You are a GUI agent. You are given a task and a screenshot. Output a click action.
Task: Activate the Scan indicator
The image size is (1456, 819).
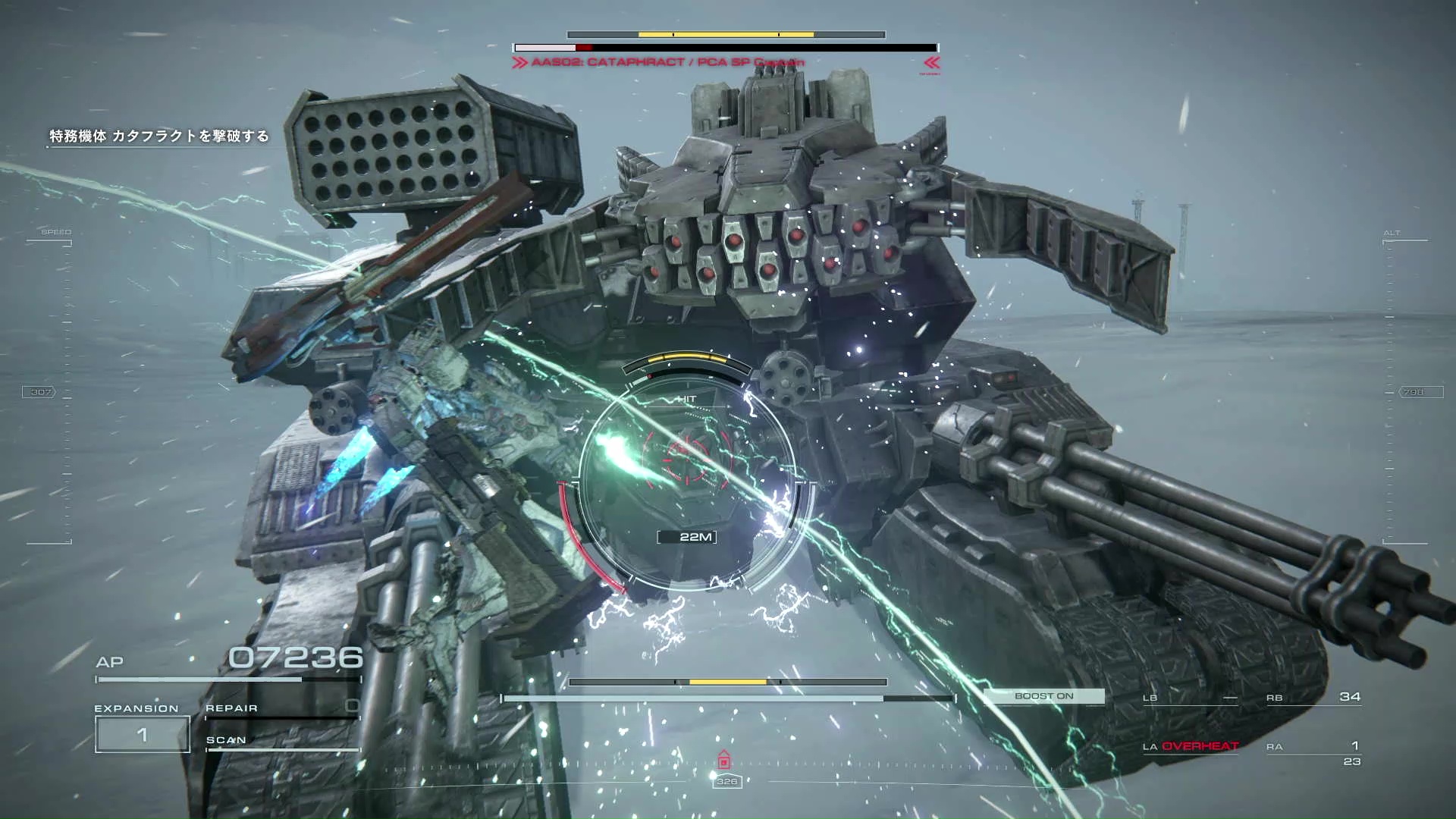coord(281,741)
